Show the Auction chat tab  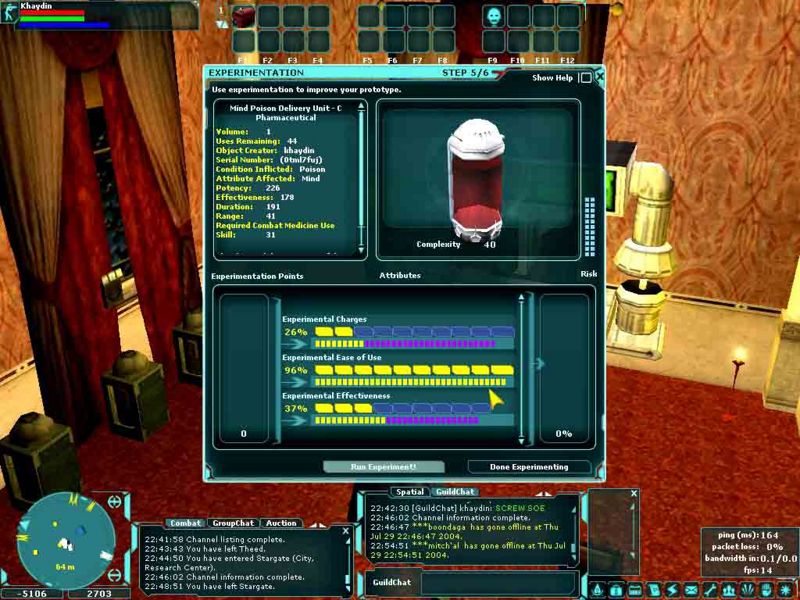coord(280,523)
